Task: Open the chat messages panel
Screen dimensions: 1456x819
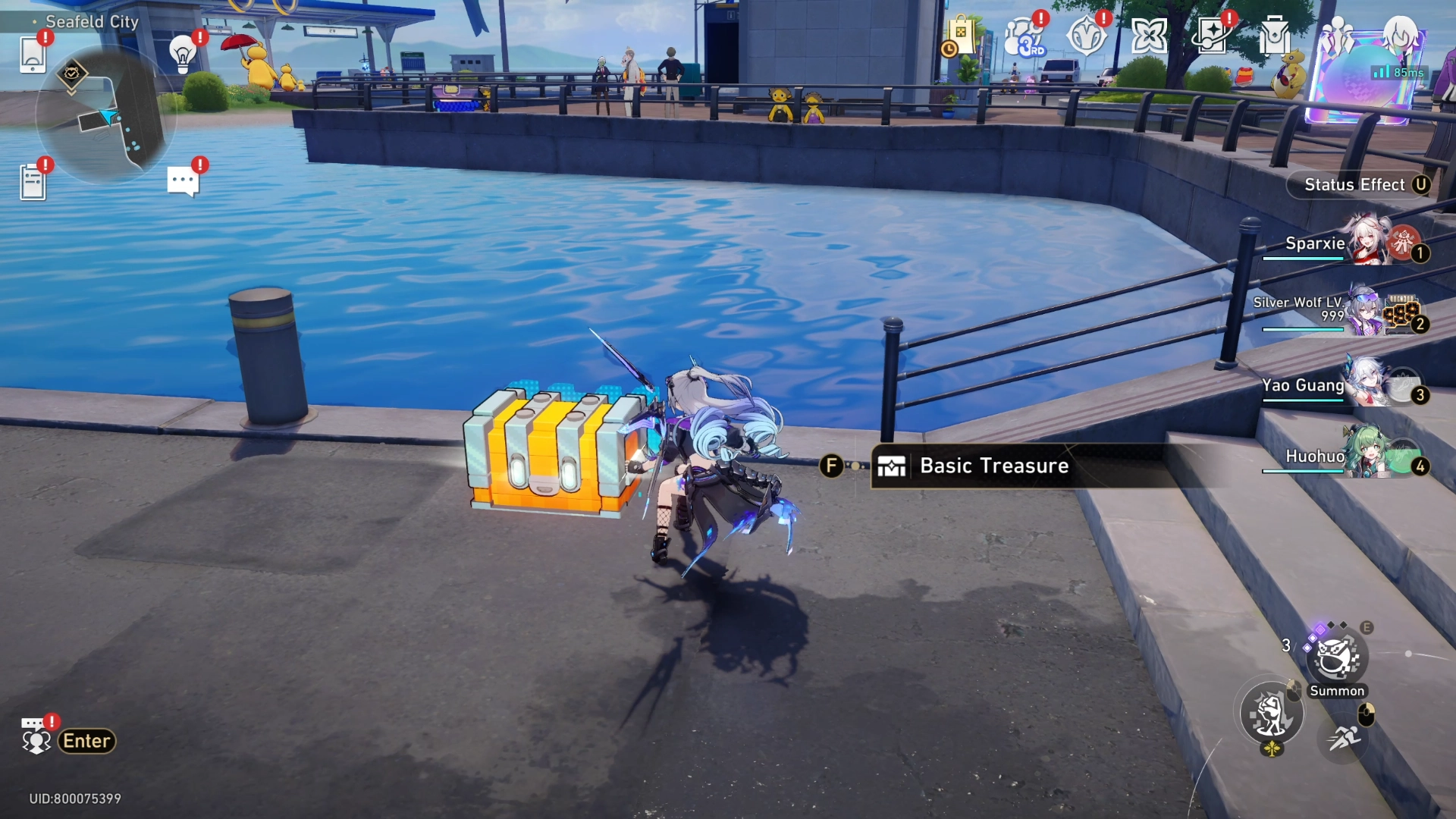Action: point(182,178)
